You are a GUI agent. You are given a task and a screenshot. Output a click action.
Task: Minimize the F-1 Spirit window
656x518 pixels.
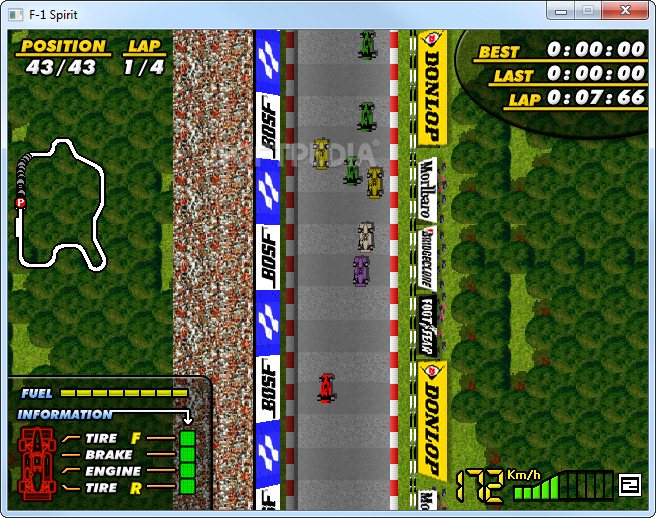[562, 10]
